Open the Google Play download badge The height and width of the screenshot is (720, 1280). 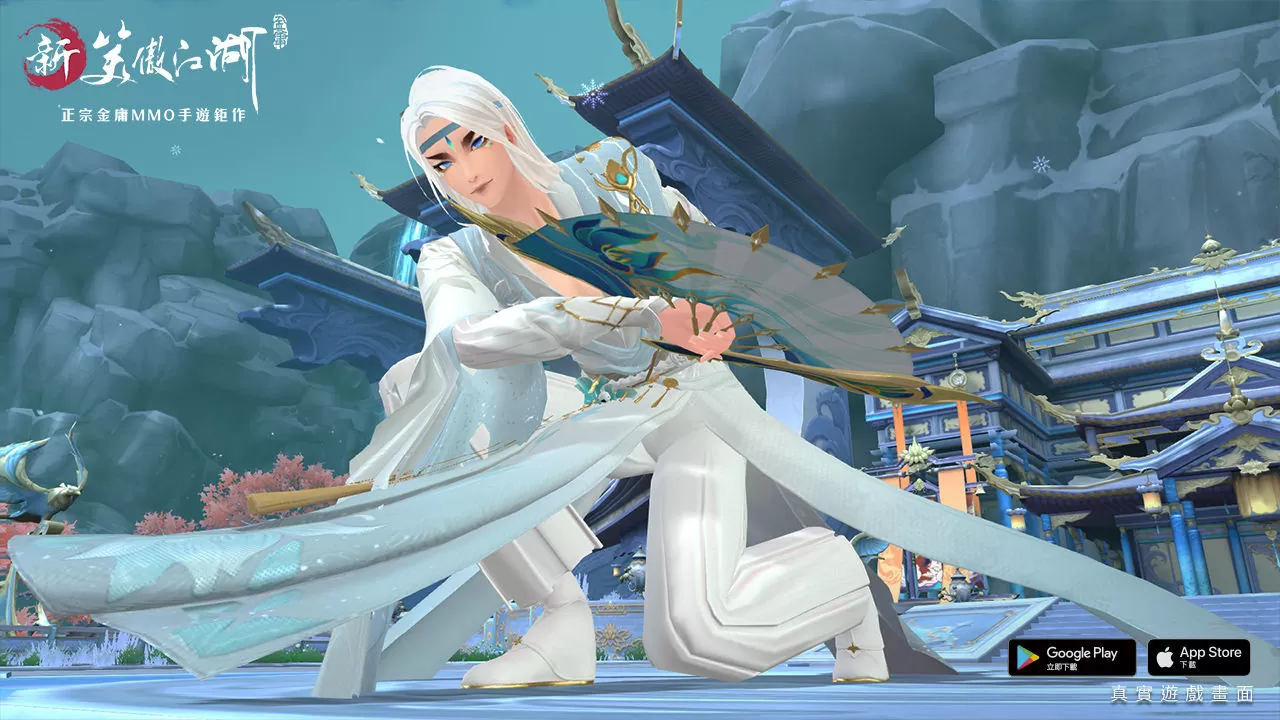(1071, 657)
